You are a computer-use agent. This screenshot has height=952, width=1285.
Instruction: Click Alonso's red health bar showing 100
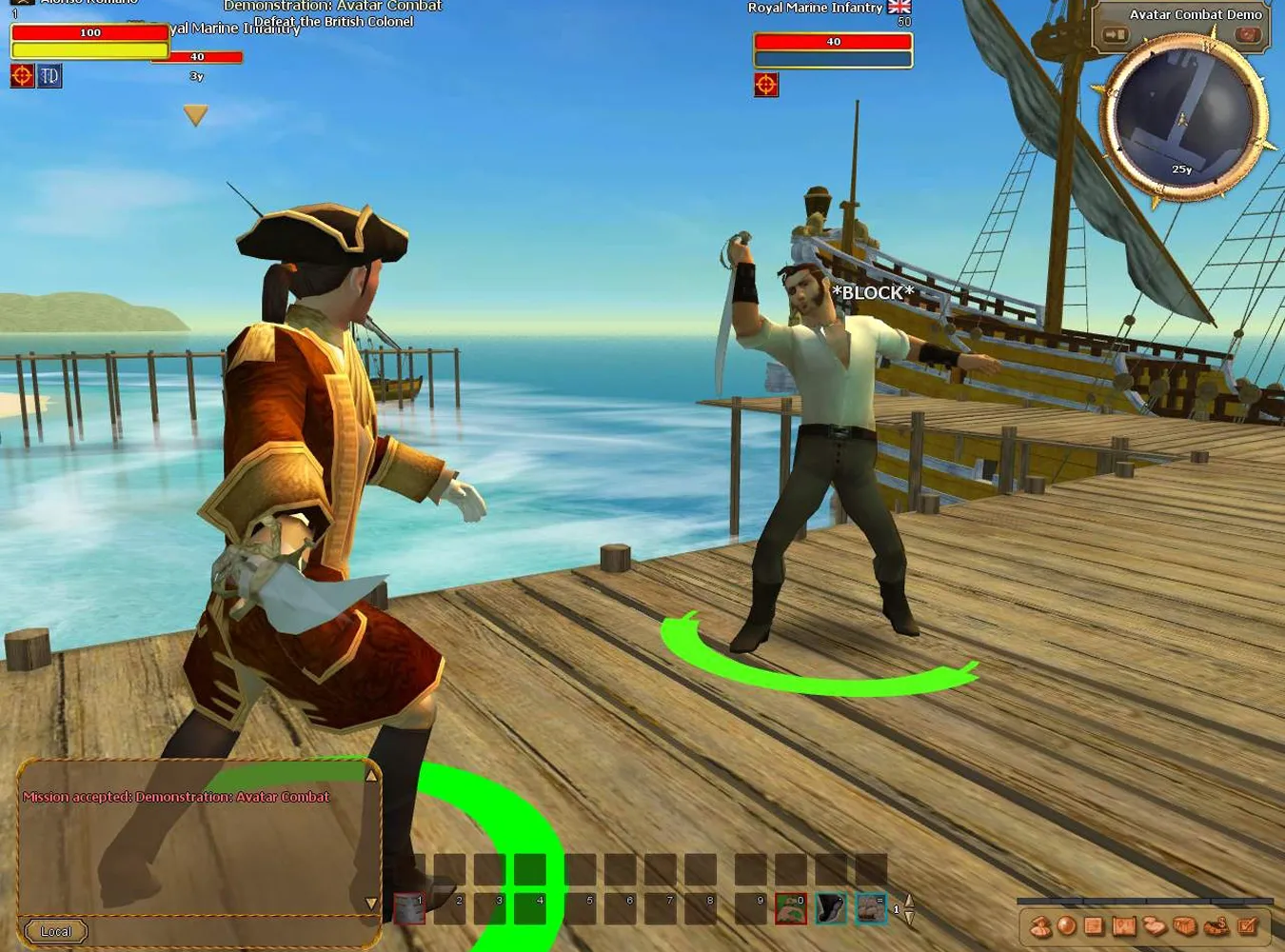pos(89,31)
